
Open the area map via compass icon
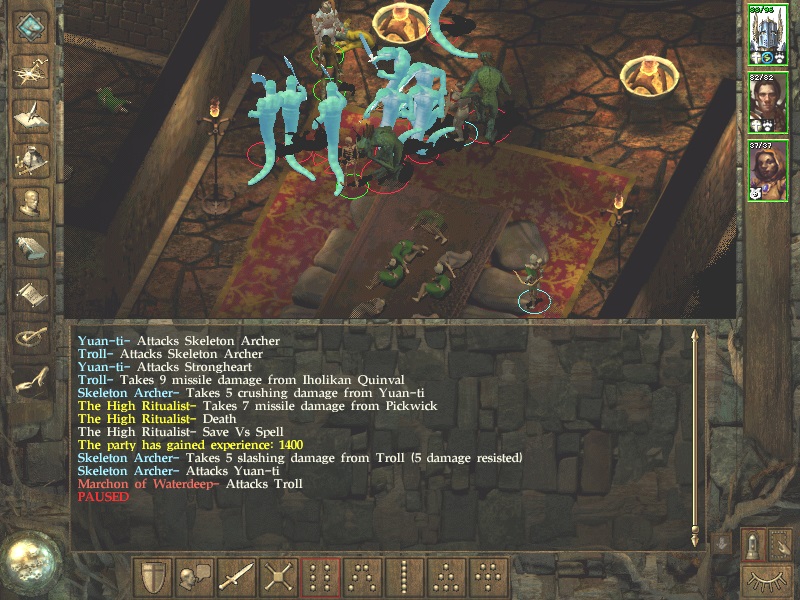[x=31, y=69]
